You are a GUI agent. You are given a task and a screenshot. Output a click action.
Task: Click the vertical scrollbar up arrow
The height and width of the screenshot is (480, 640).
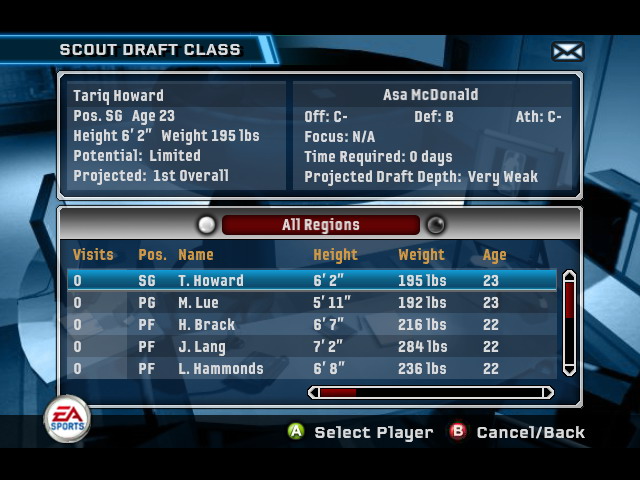(569, 276)
